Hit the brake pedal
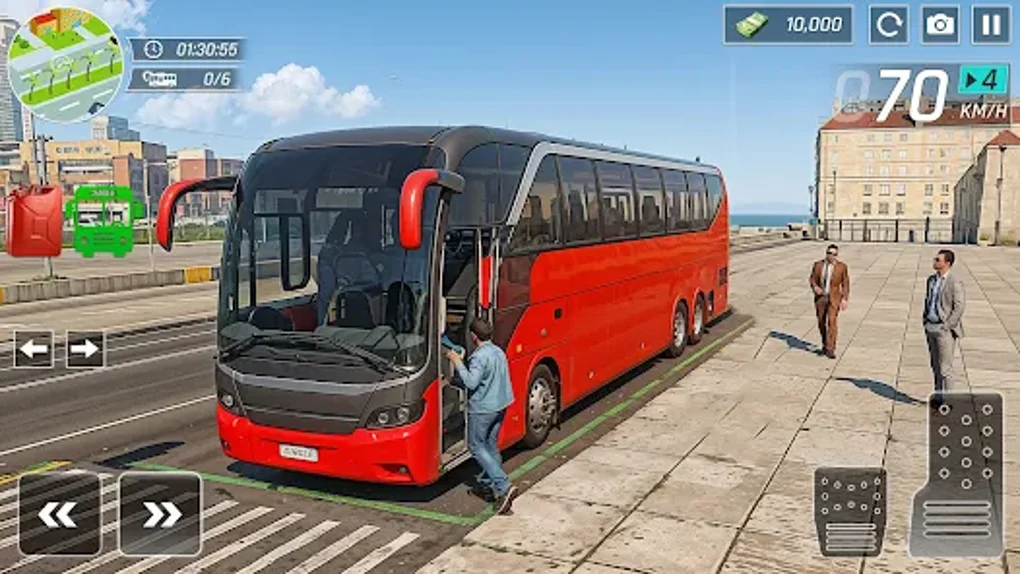Screen dimensions: 1020x574 850,511
